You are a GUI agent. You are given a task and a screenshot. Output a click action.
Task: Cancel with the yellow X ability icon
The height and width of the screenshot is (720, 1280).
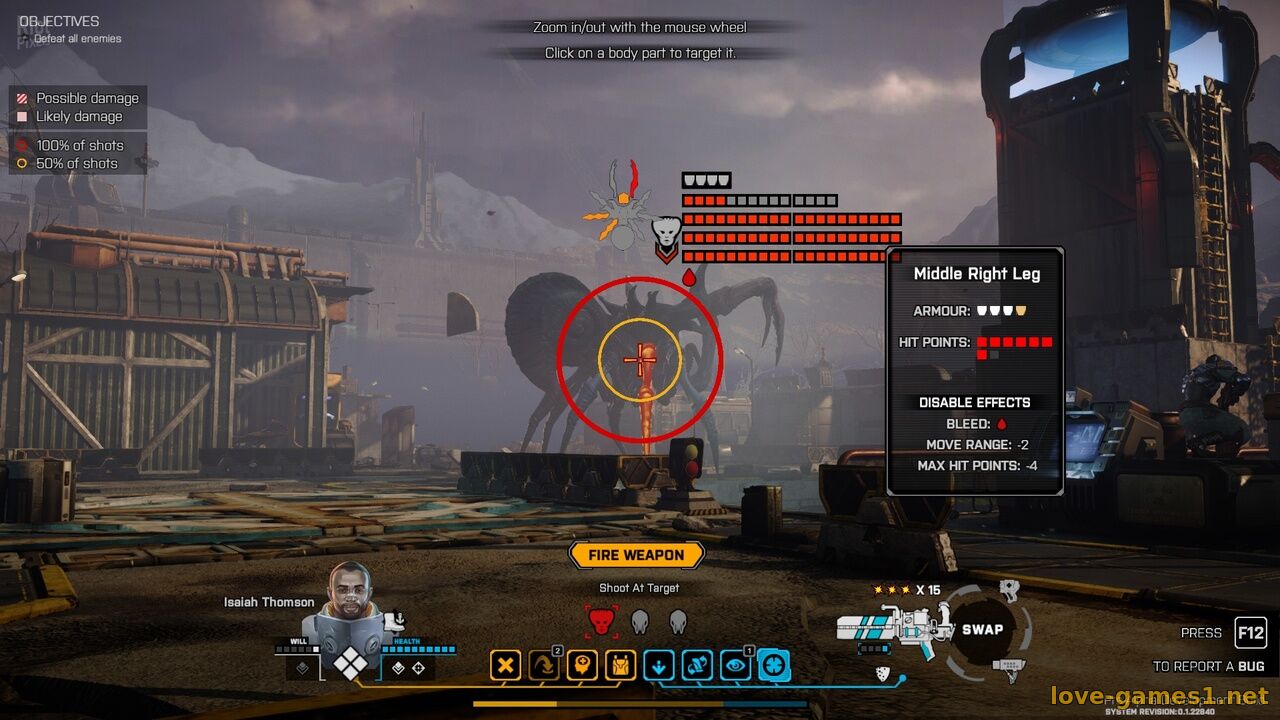pyautogui.click(x=506, y=665)
